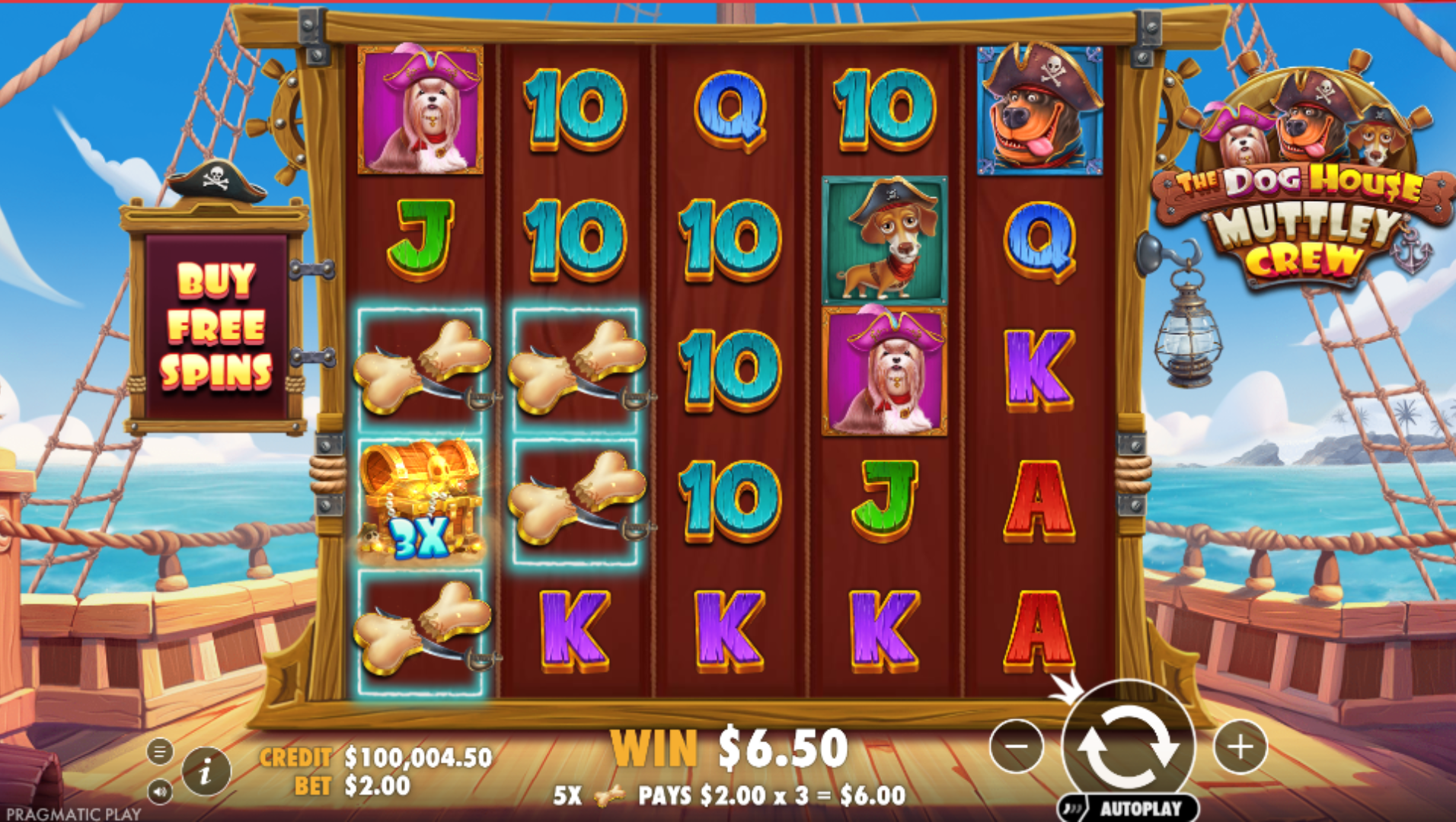Open the Autoplay options

coord(1129,808)
